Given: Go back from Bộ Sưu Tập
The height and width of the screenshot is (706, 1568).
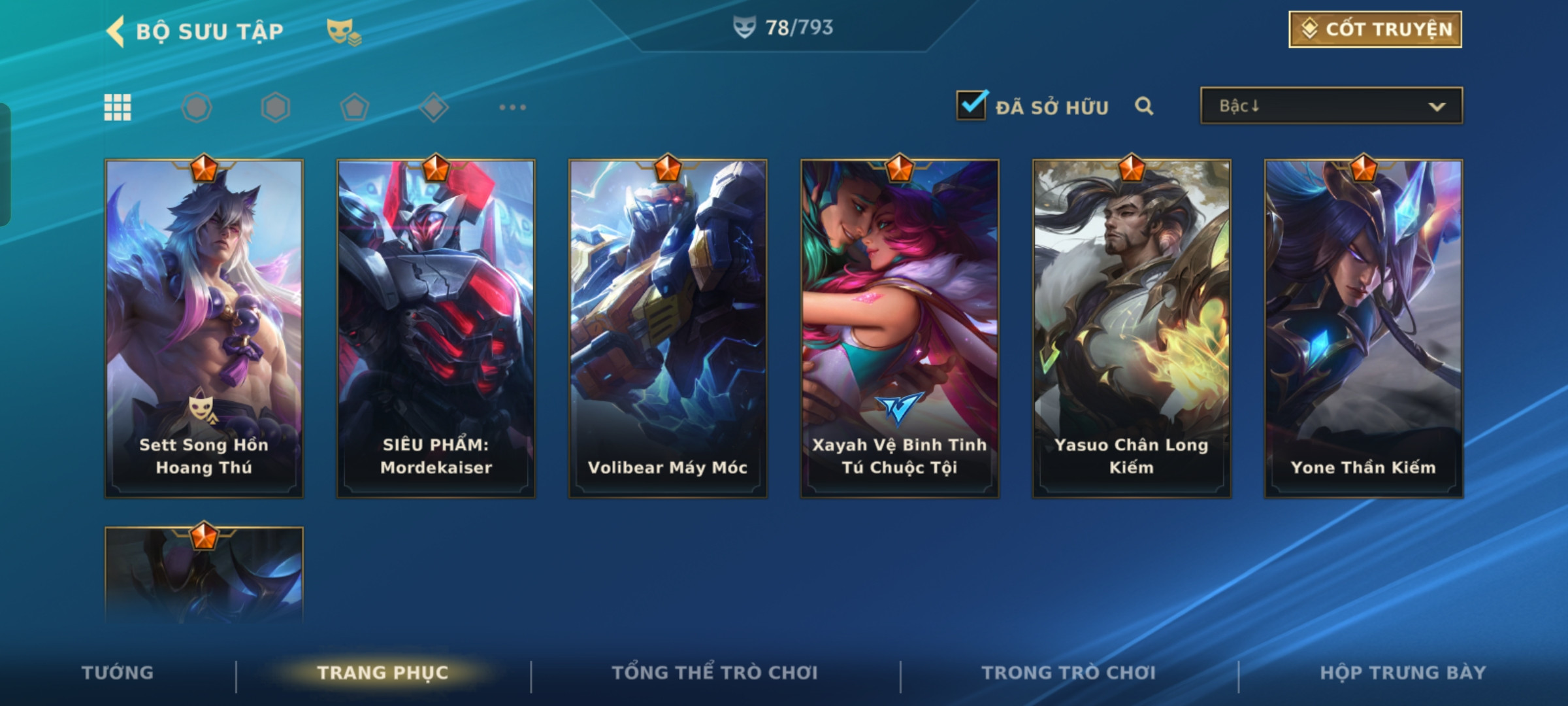Looking at the screenshot, I should 116,31.
